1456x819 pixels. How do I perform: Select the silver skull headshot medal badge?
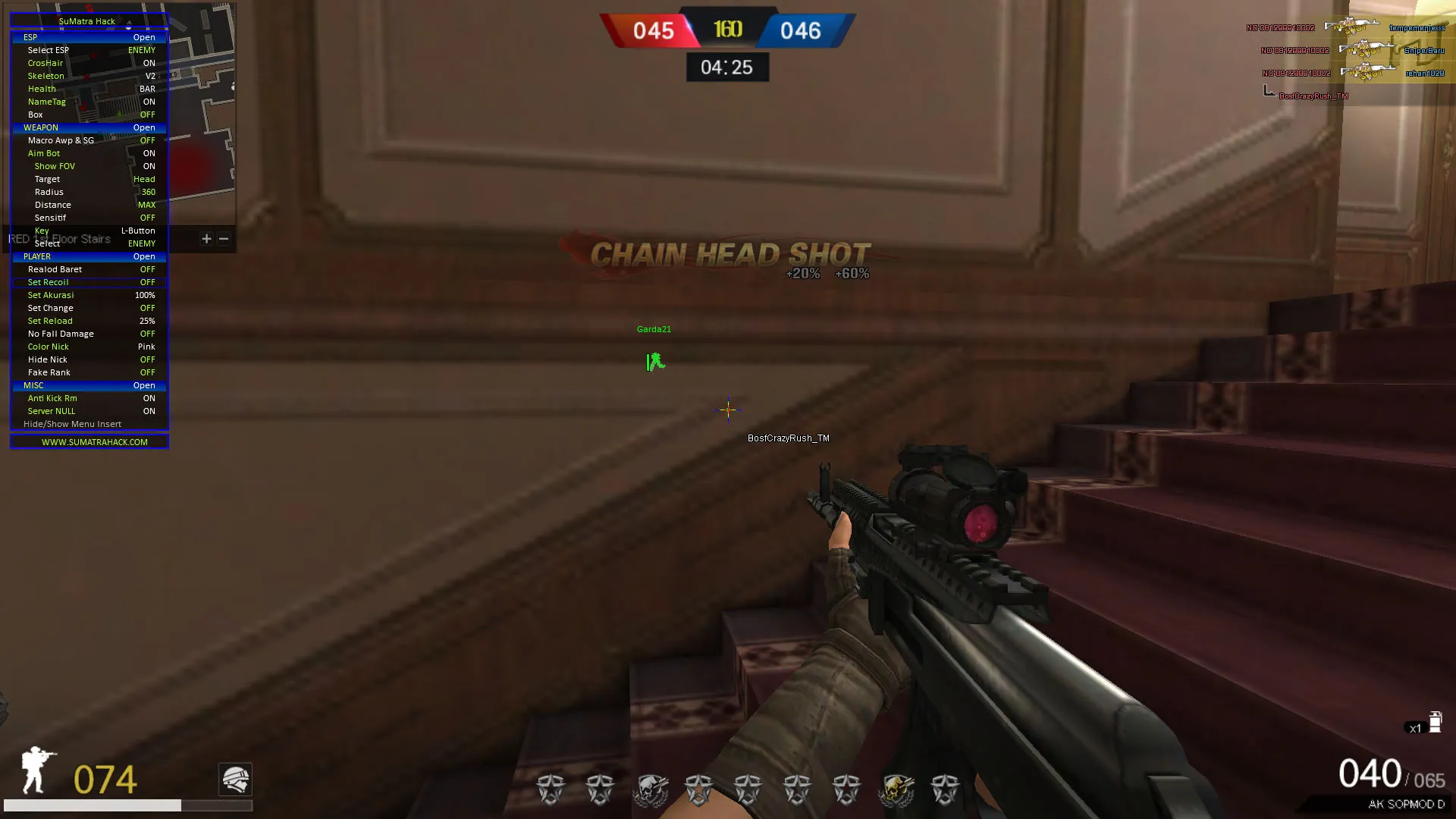(x=650, y=789)
